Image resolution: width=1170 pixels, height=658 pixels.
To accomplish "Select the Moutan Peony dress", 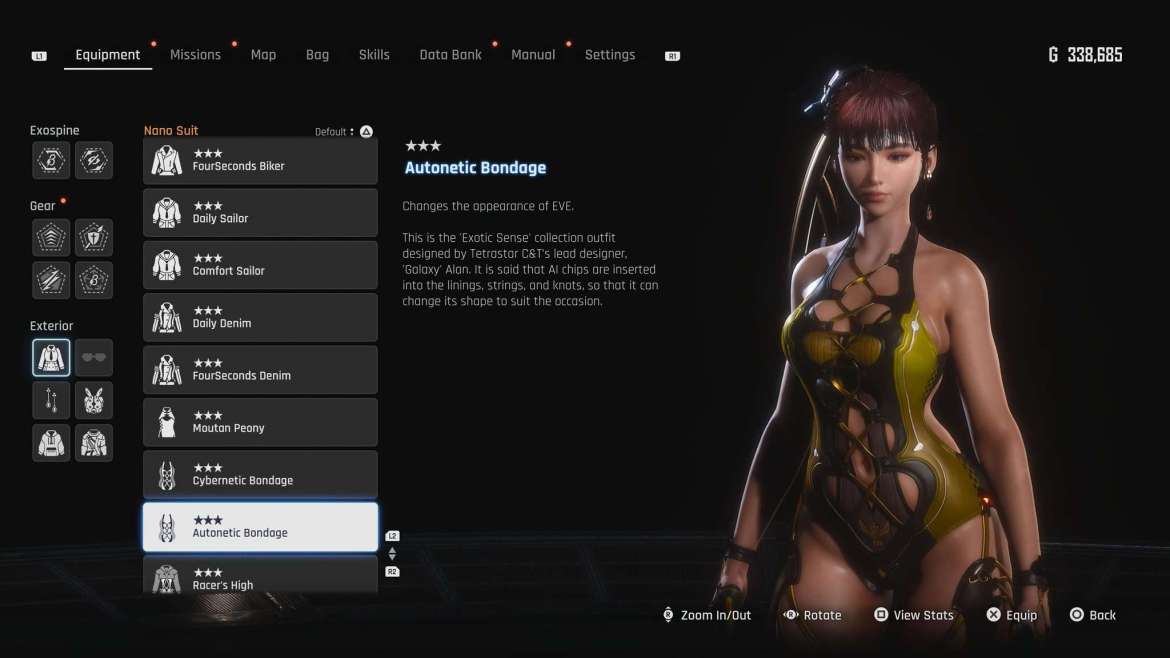I will 260,422.
